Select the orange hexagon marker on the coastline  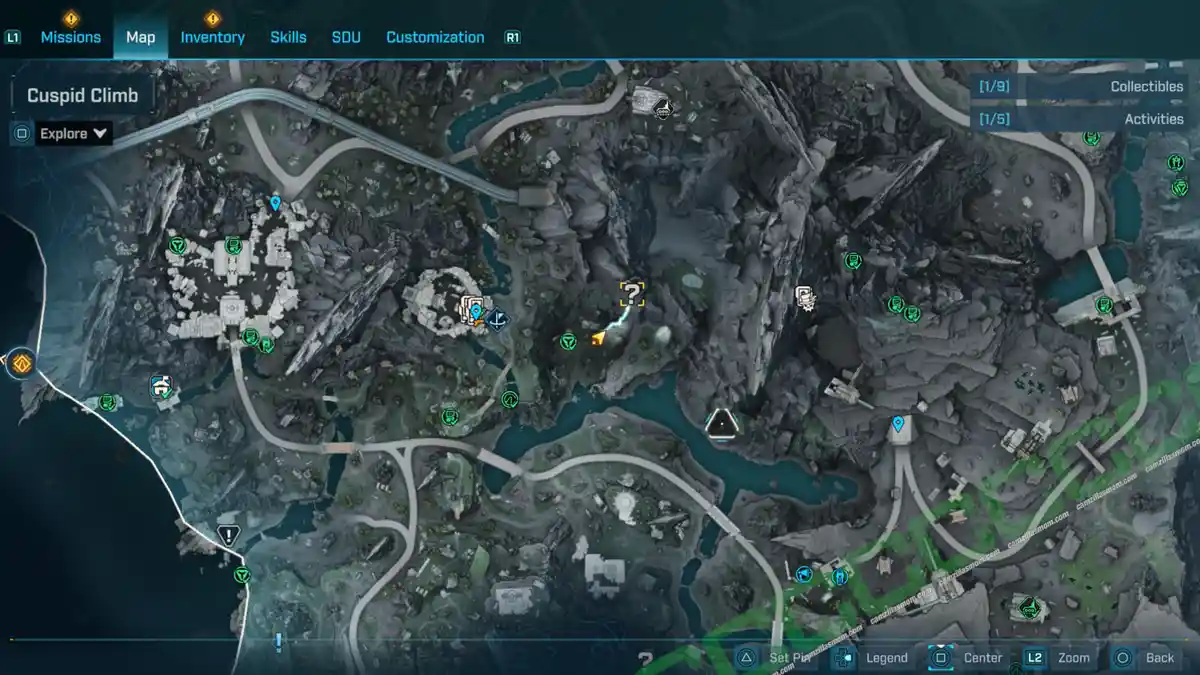20,362
